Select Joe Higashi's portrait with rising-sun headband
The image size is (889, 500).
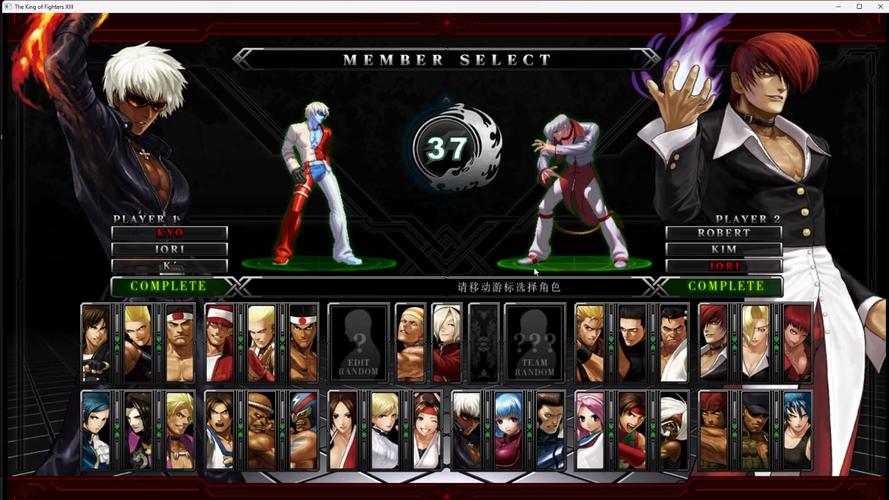coord(303,343)
